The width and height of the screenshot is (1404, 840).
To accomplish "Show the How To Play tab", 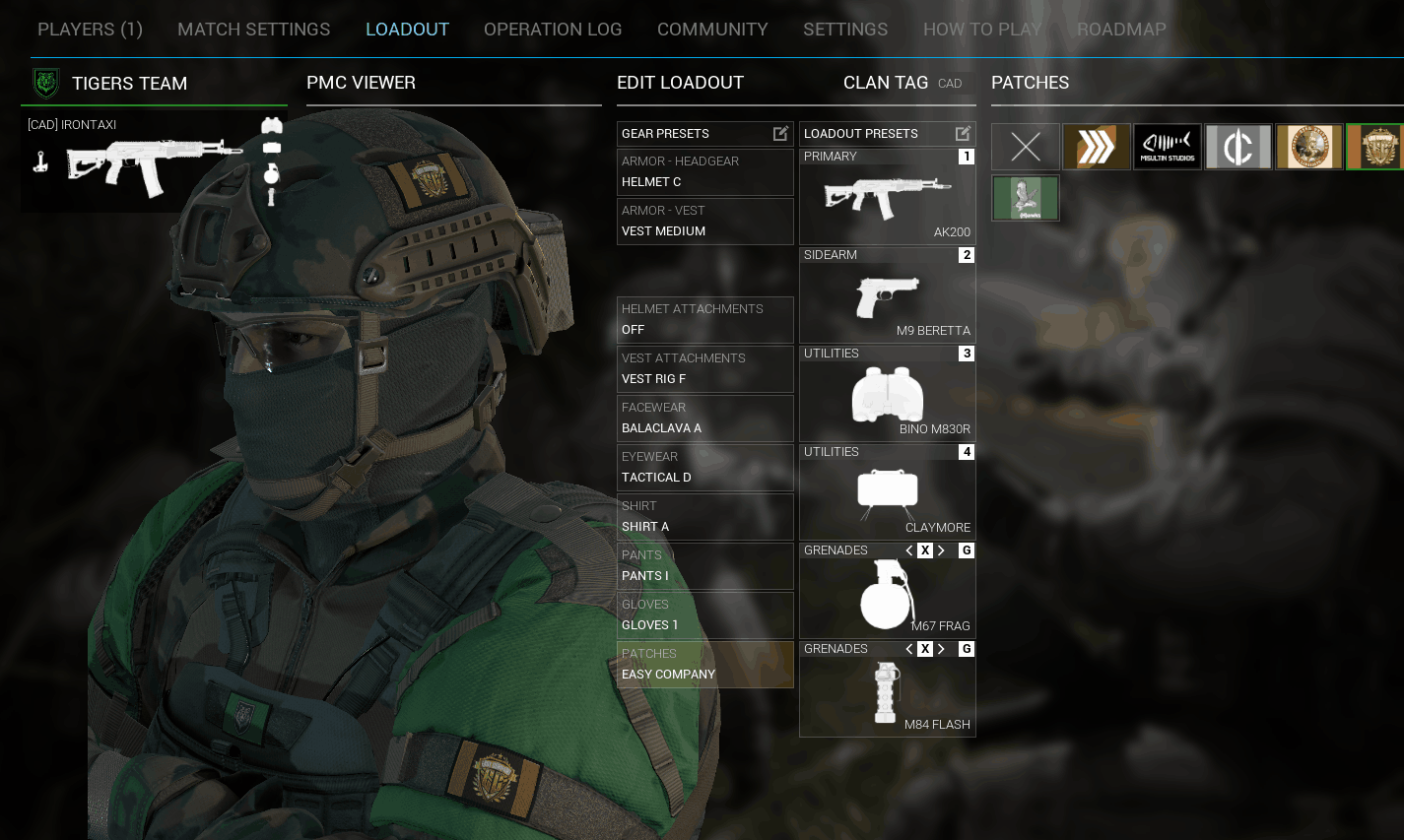I will pyautogui.click(x=982, y=30).
